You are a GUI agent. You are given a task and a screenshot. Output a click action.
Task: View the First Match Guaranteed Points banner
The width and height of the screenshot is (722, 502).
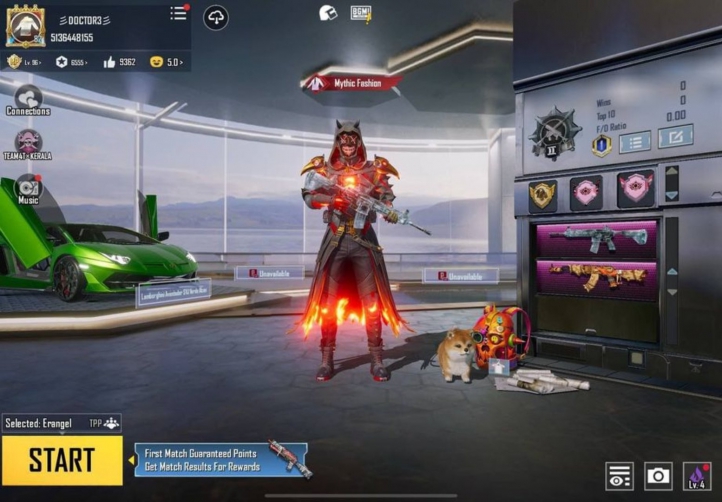(205, 460)
